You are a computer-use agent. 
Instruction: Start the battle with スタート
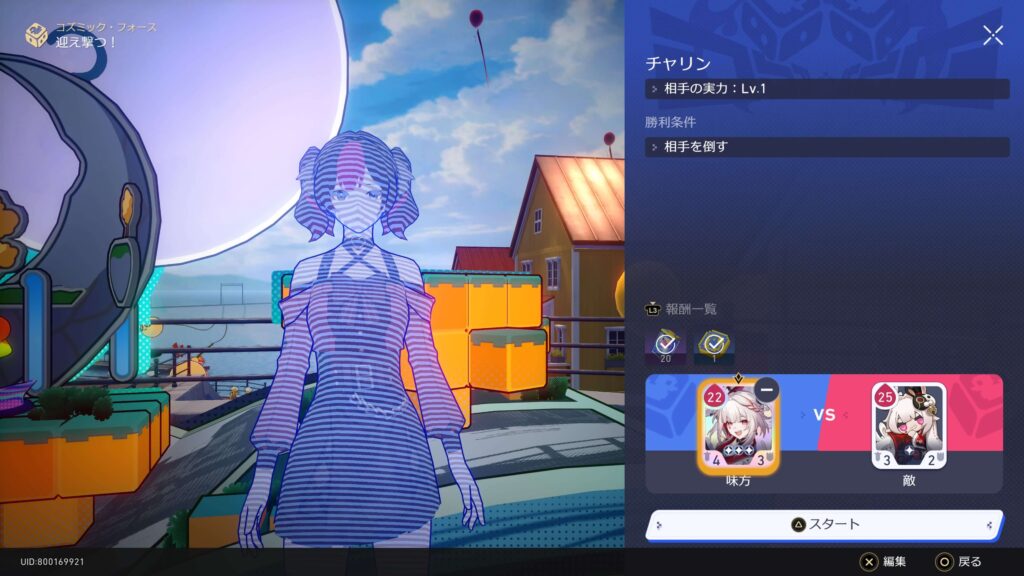pyautogui.click(x=825, y=524)
